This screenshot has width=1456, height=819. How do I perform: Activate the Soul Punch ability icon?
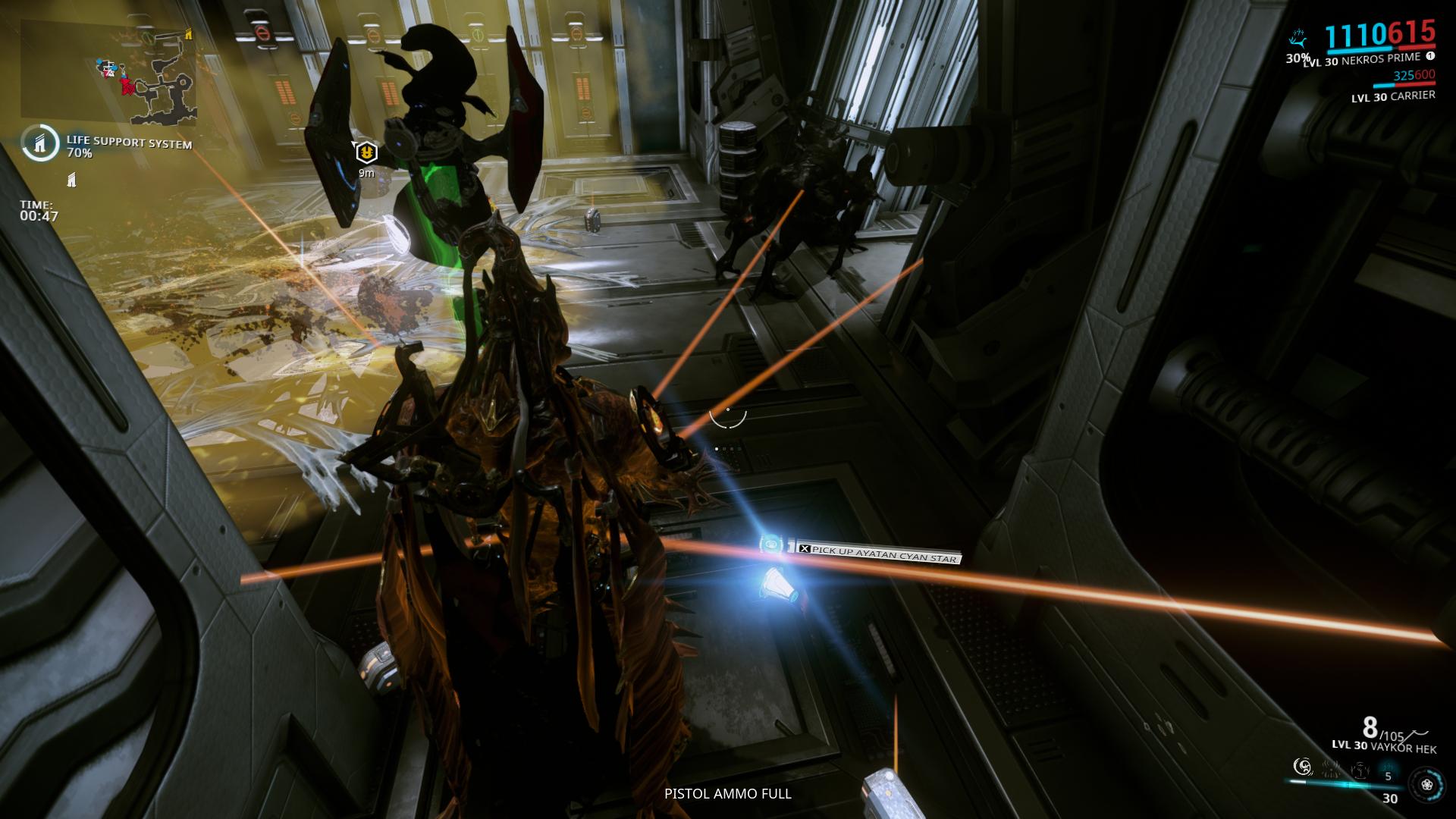[x=1301, y=767]
